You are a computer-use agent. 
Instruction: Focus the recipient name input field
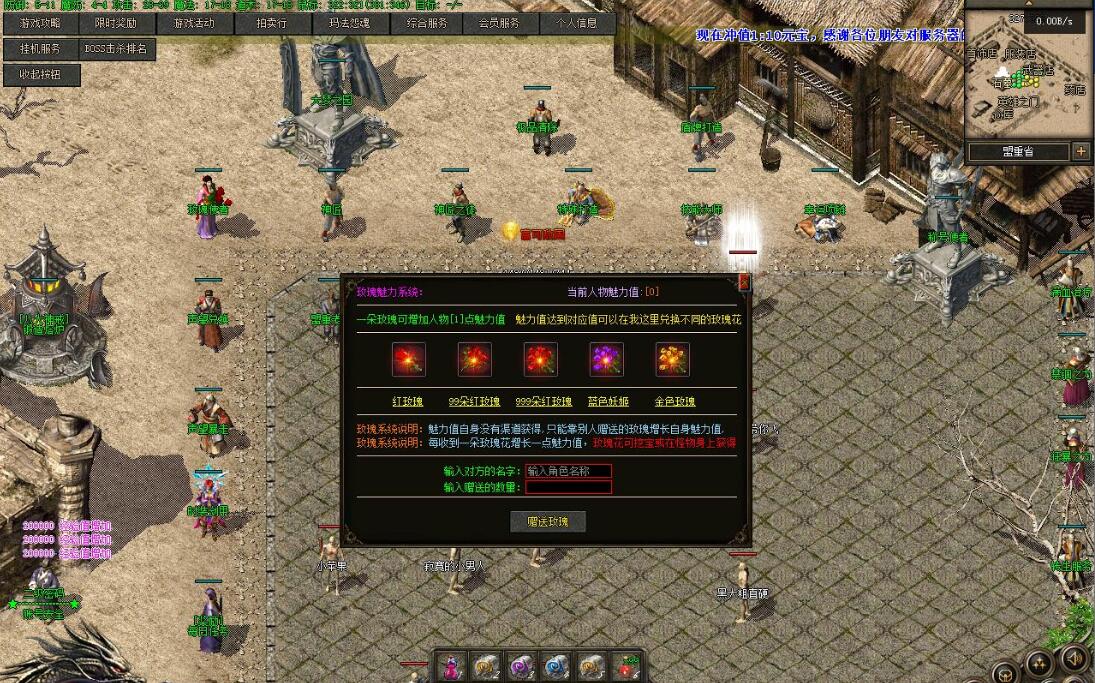pos(568,470)
